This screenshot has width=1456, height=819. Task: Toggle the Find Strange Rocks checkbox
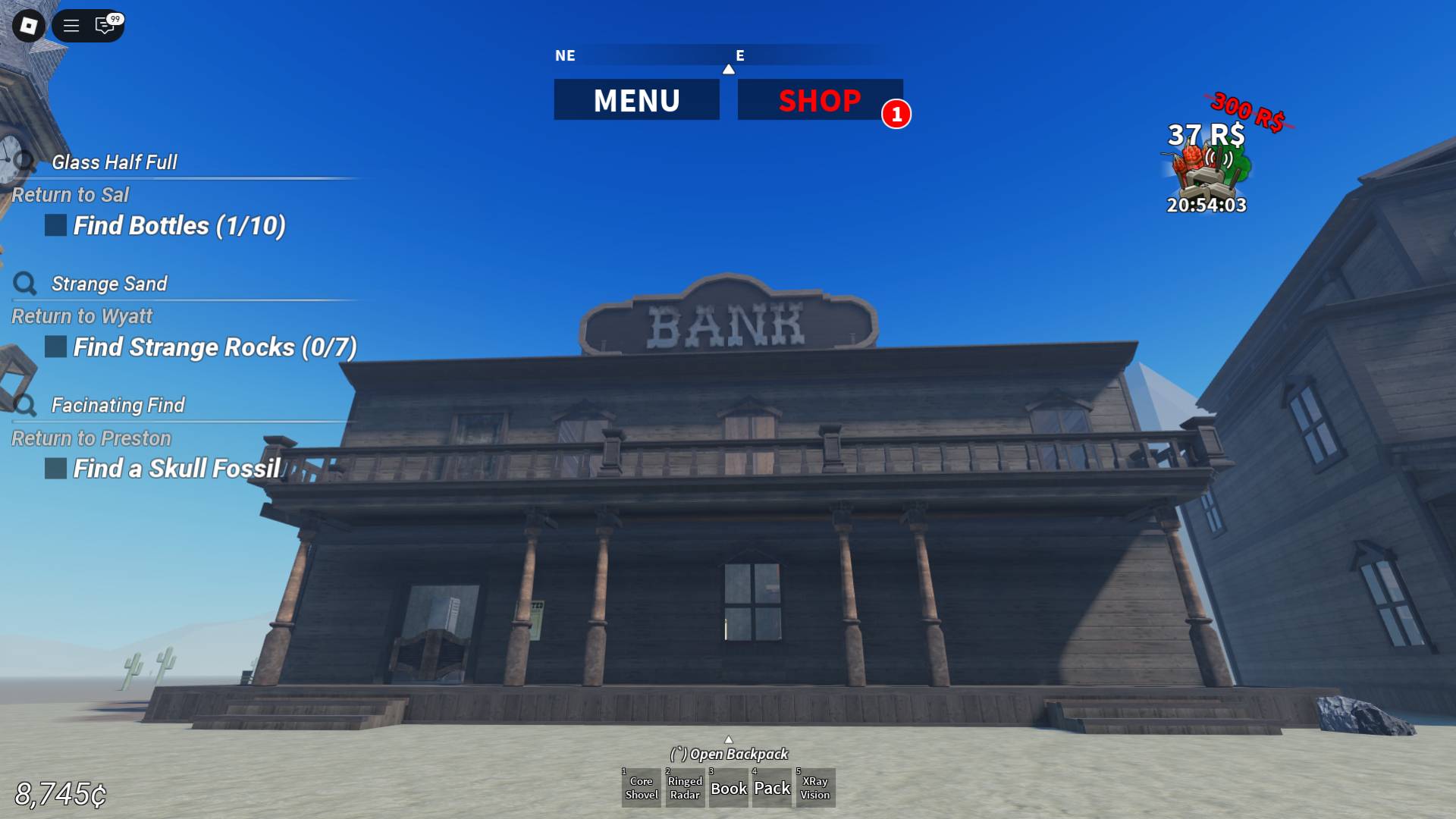point(54,347)
